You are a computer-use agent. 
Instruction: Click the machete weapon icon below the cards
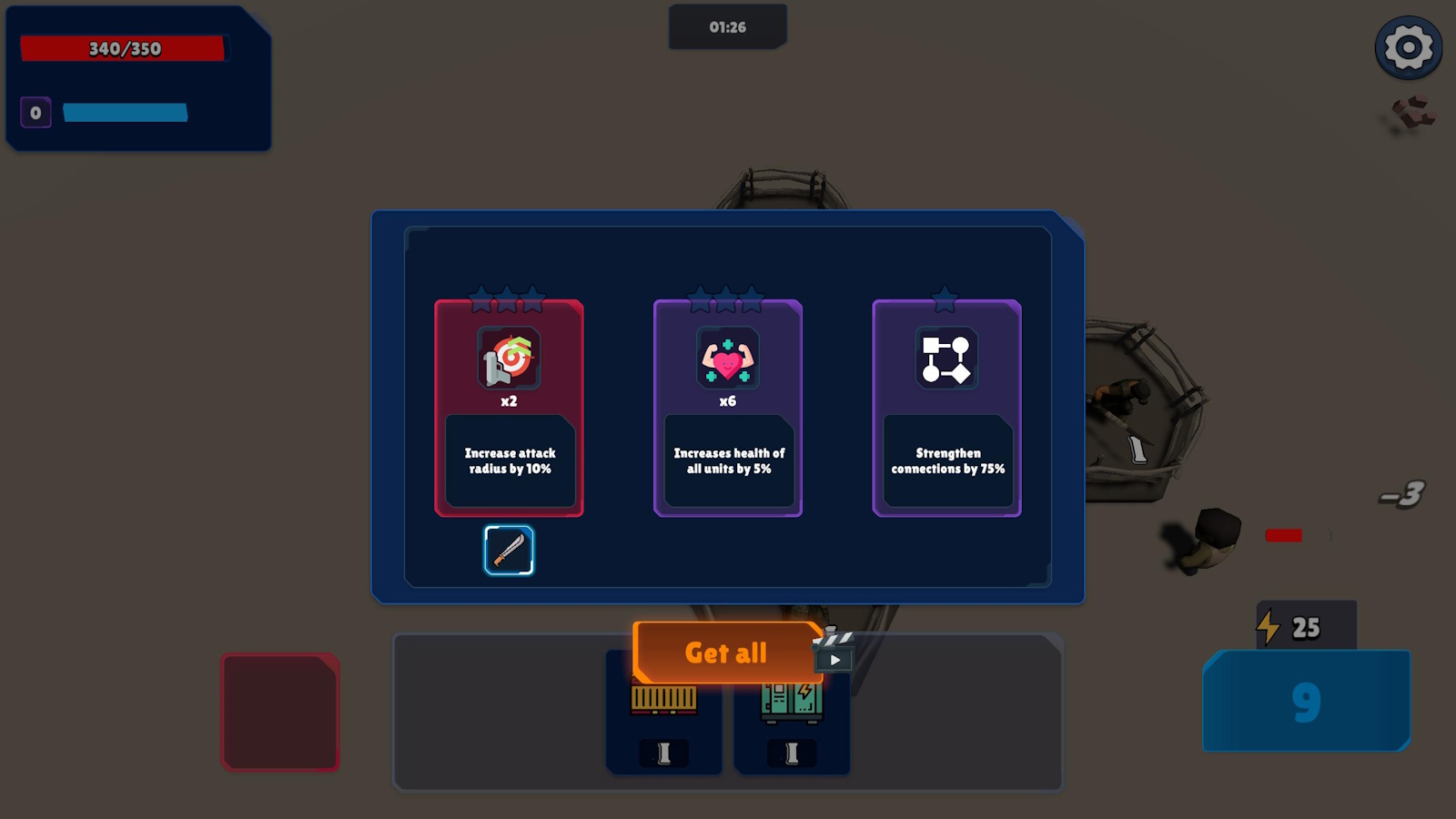(509, 550)
